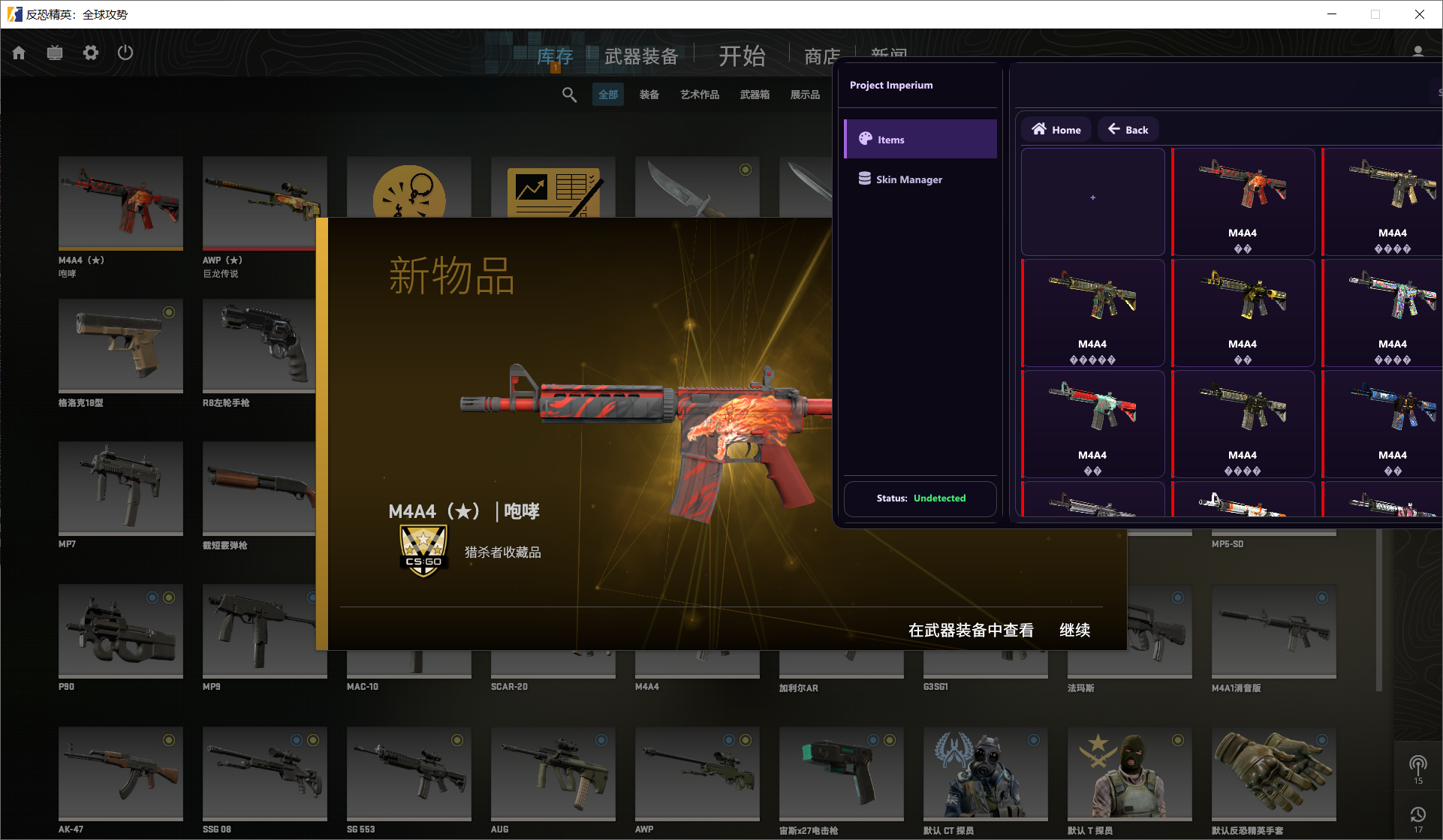
Task: Click the Home button in the skin browser
Action: 1056,129
